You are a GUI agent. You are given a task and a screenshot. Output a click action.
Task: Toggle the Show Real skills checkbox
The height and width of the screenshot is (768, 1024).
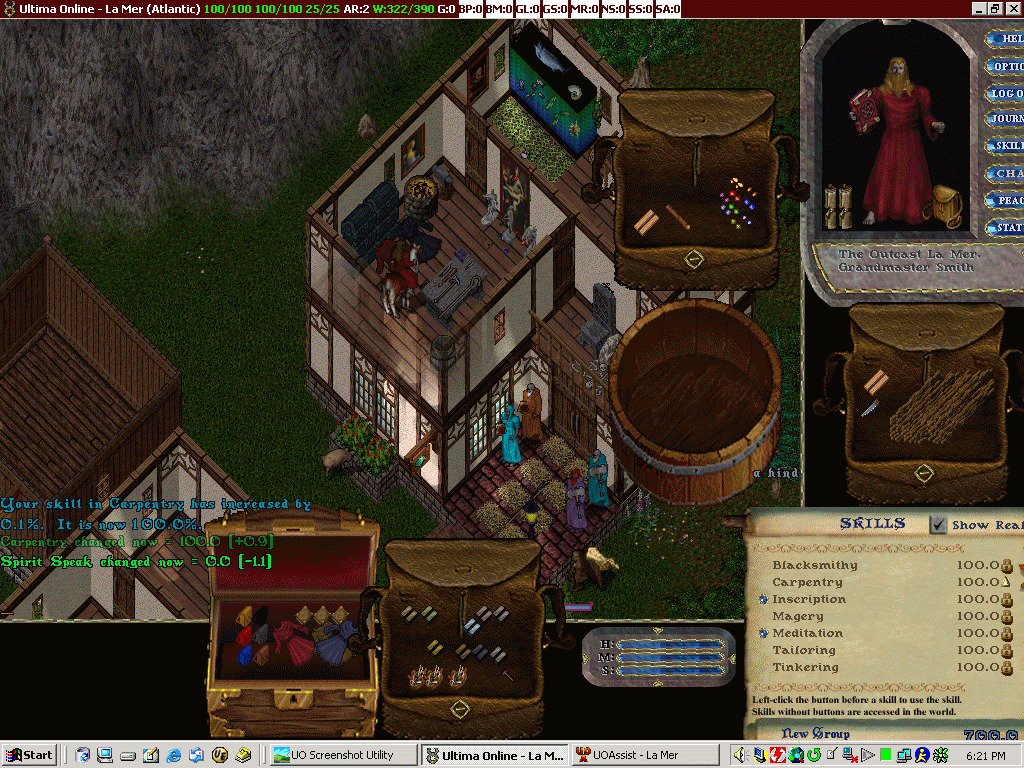(938, 524)
